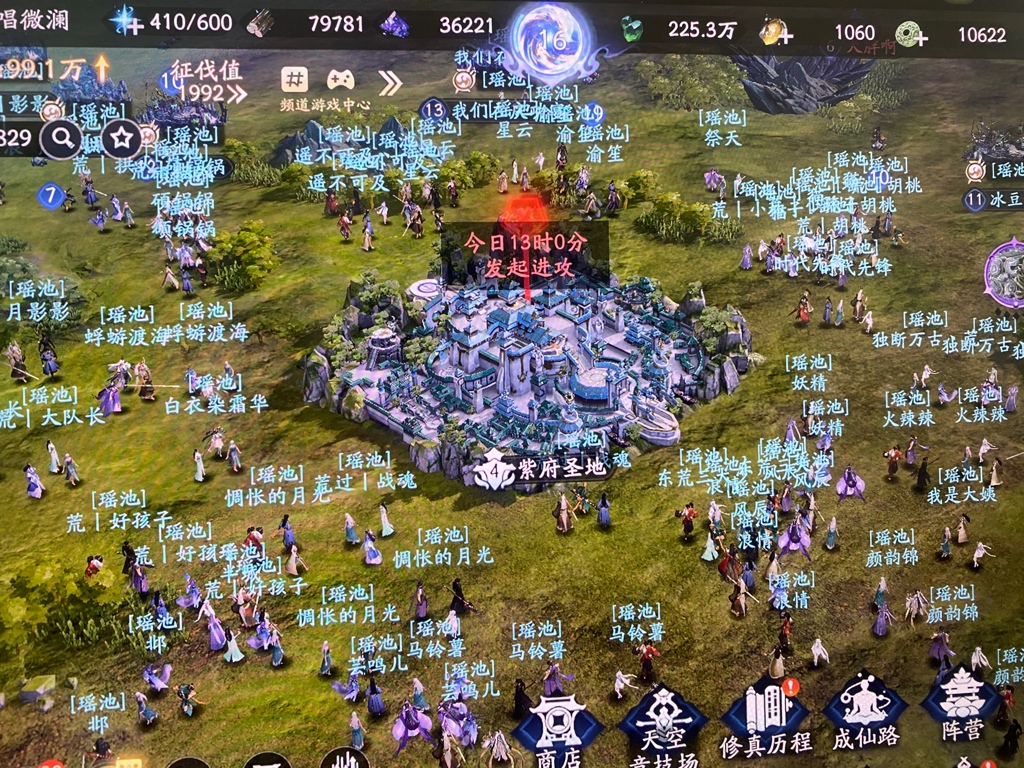Viewport: 1024px width, 768px height.
Task: Click the purple crystal resource icon
Action: pos(394,25)
